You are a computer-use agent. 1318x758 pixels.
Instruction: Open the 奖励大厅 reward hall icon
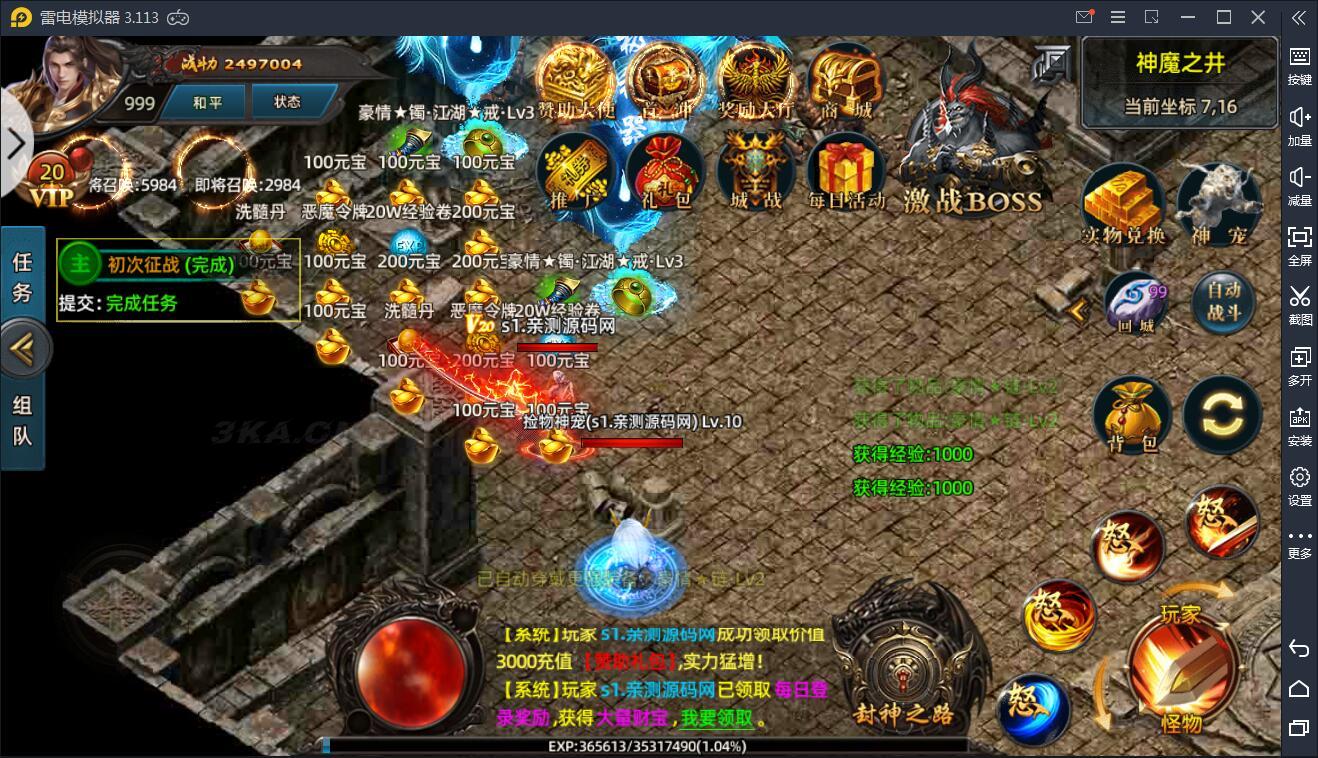(x=757, y=82)
